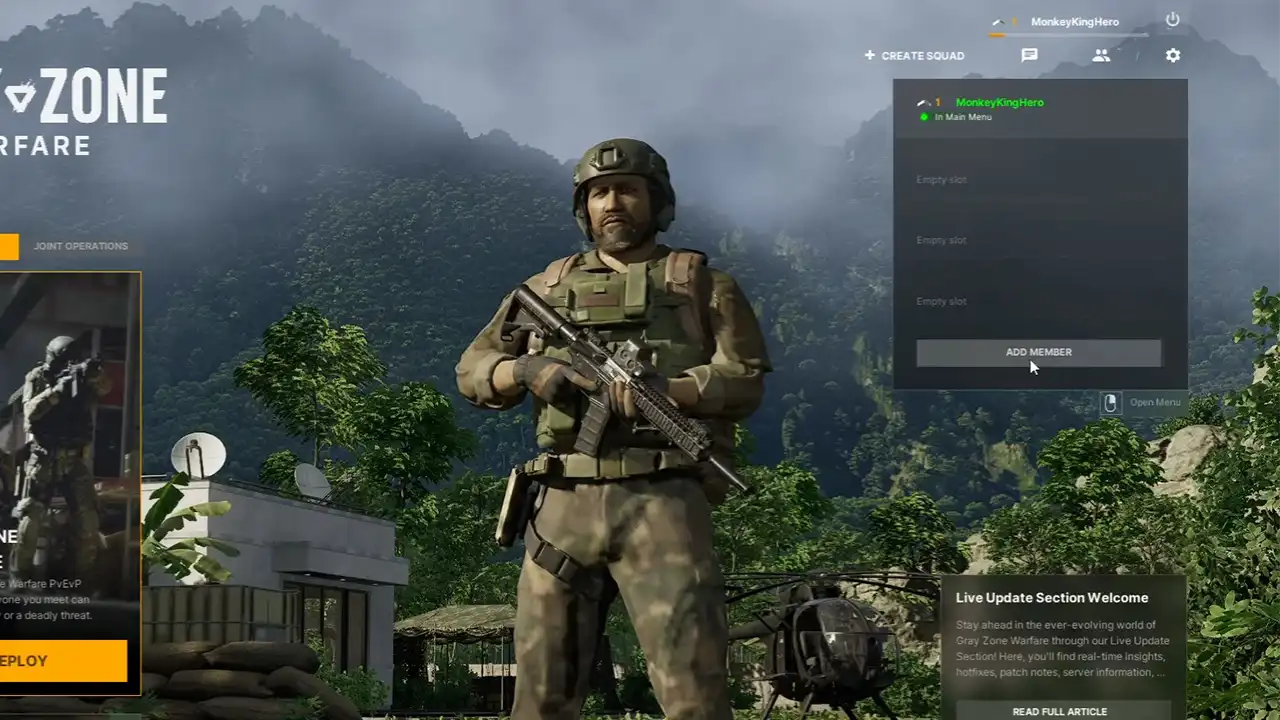Create a new squad
1280x720 pixels.
915,56
